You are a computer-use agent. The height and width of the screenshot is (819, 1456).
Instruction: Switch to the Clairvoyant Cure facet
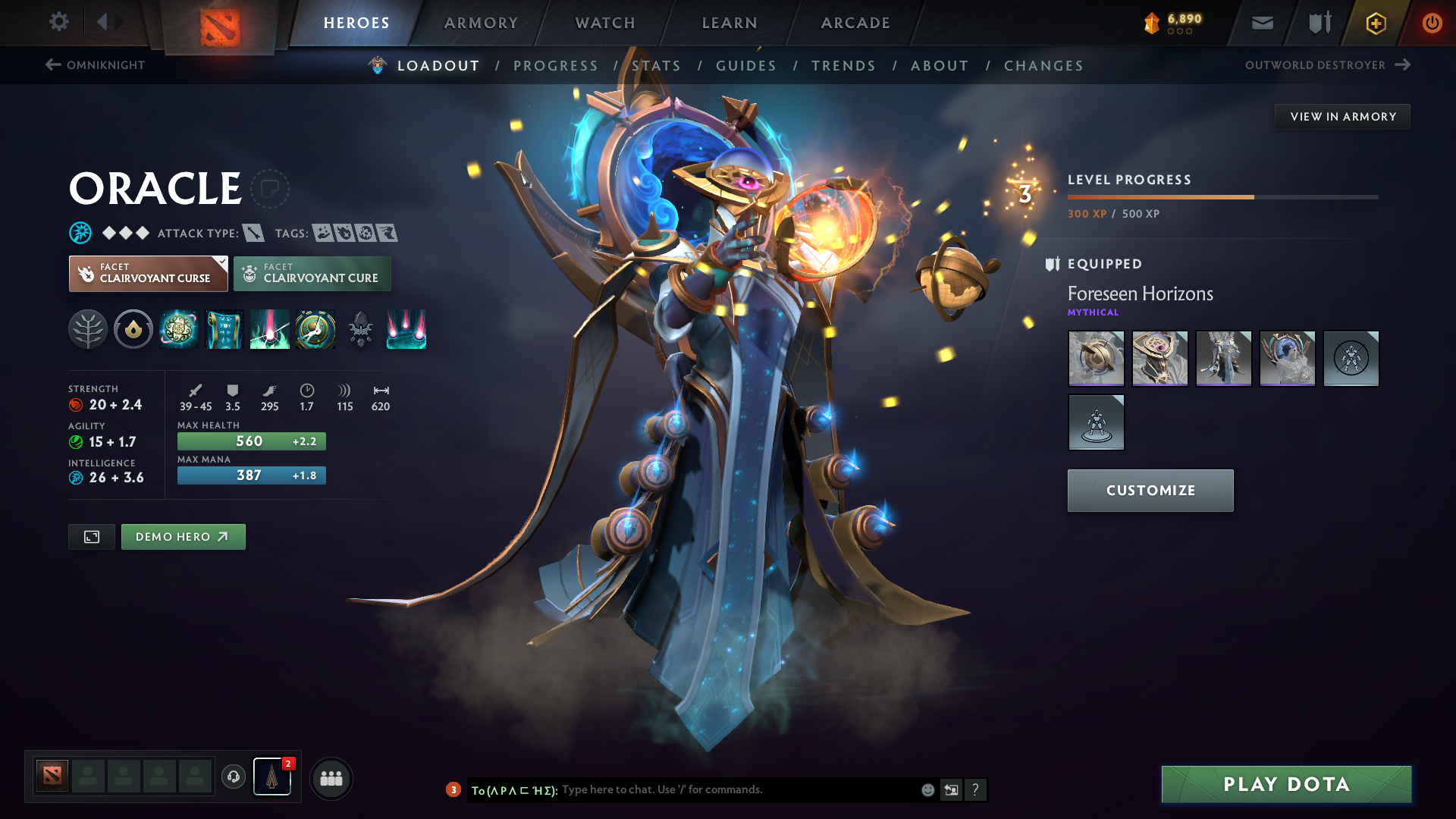pyautogui.click(x=312, y=273)
